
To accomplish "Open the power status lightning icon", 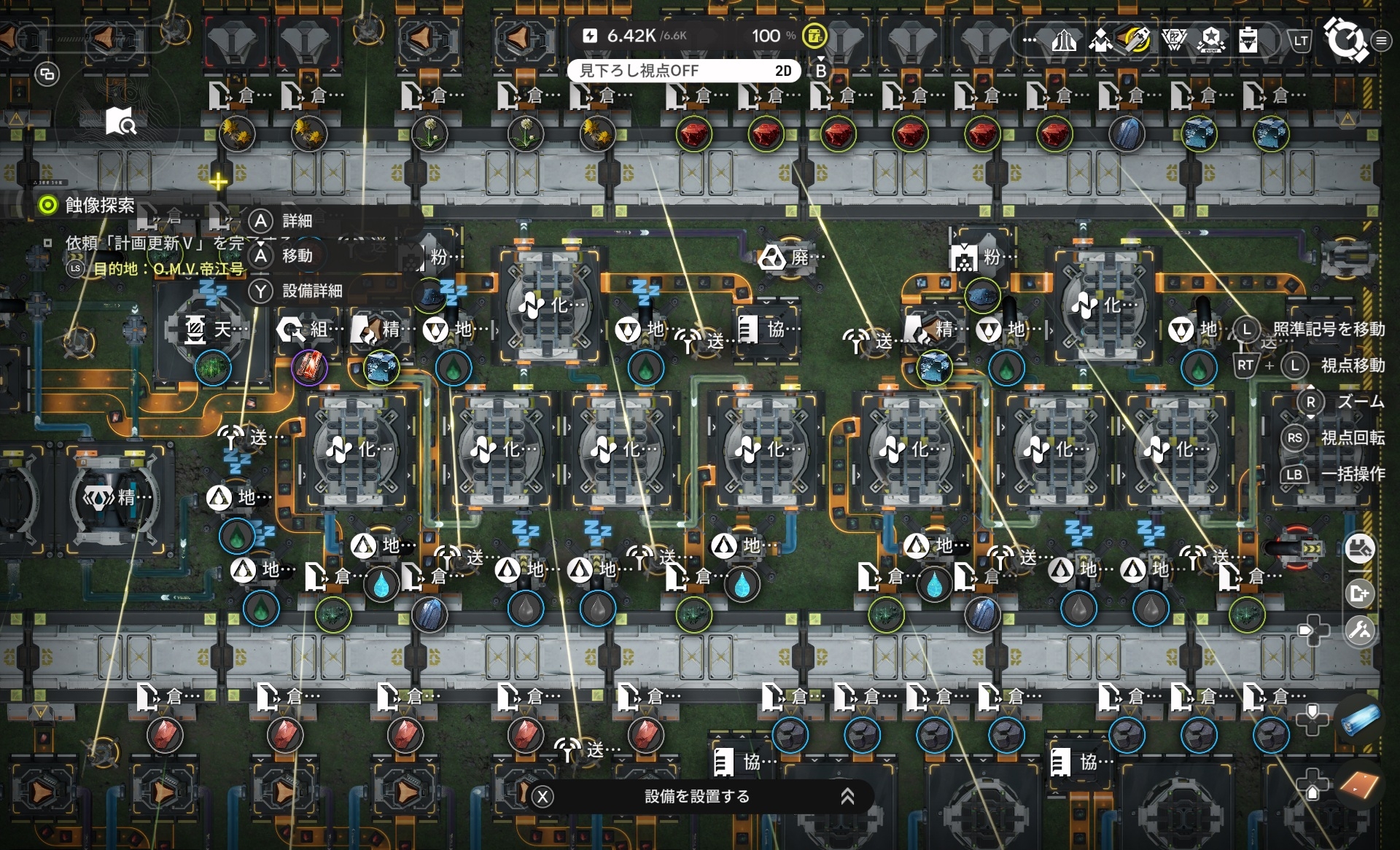I will pos(591,36).
